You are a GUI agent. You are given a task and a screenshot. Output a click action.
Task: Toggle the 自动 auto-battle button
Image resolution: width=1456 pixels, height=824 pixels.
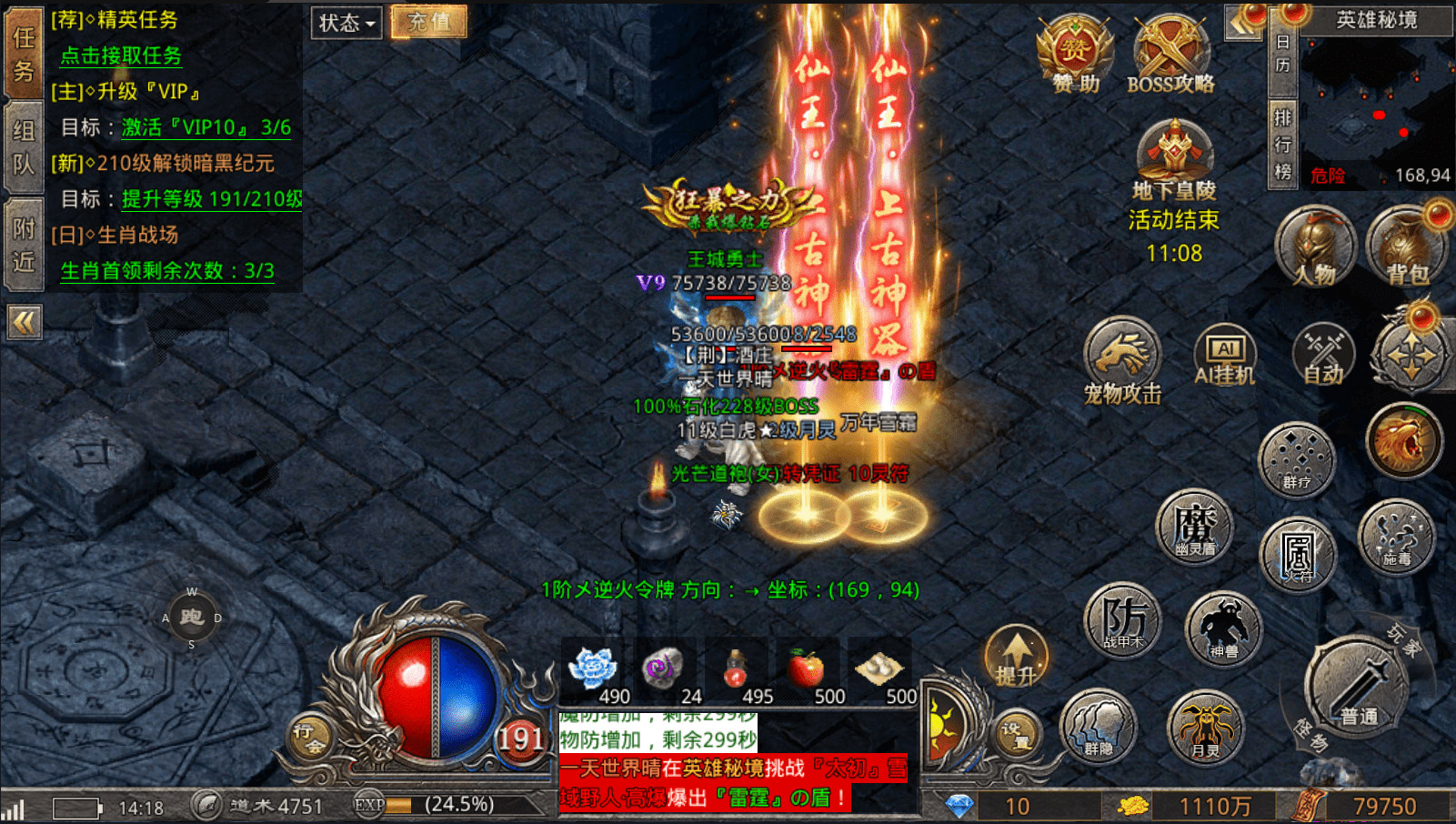[1323, 356]
